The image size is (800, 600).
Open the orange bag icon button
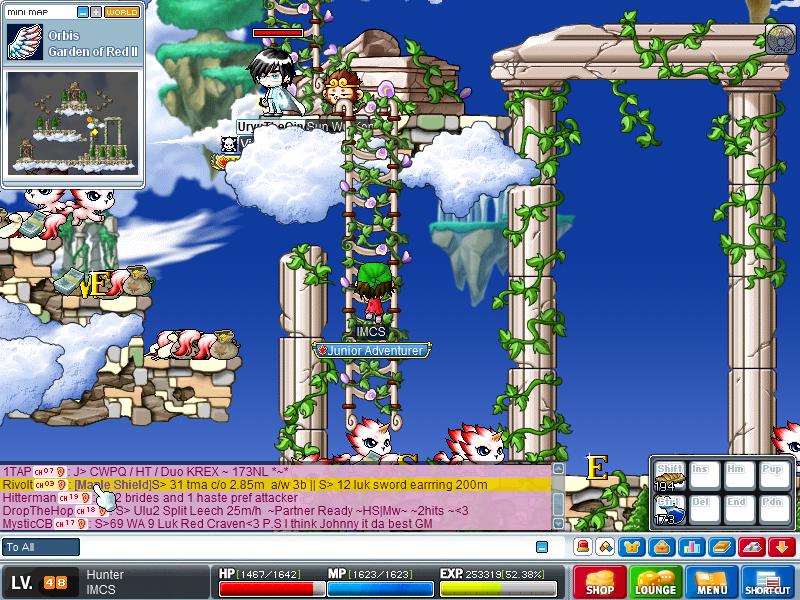tap(661, 546)
